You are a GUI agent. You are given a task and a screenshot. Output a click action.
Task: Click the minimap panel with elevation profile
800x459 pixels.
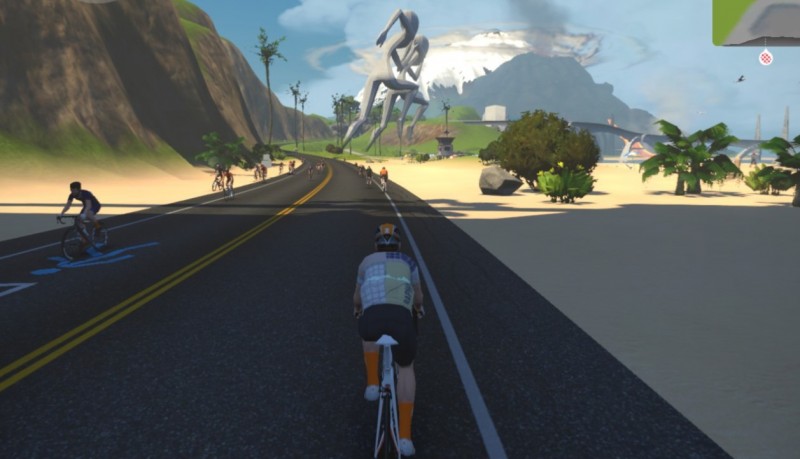(757, 21)
